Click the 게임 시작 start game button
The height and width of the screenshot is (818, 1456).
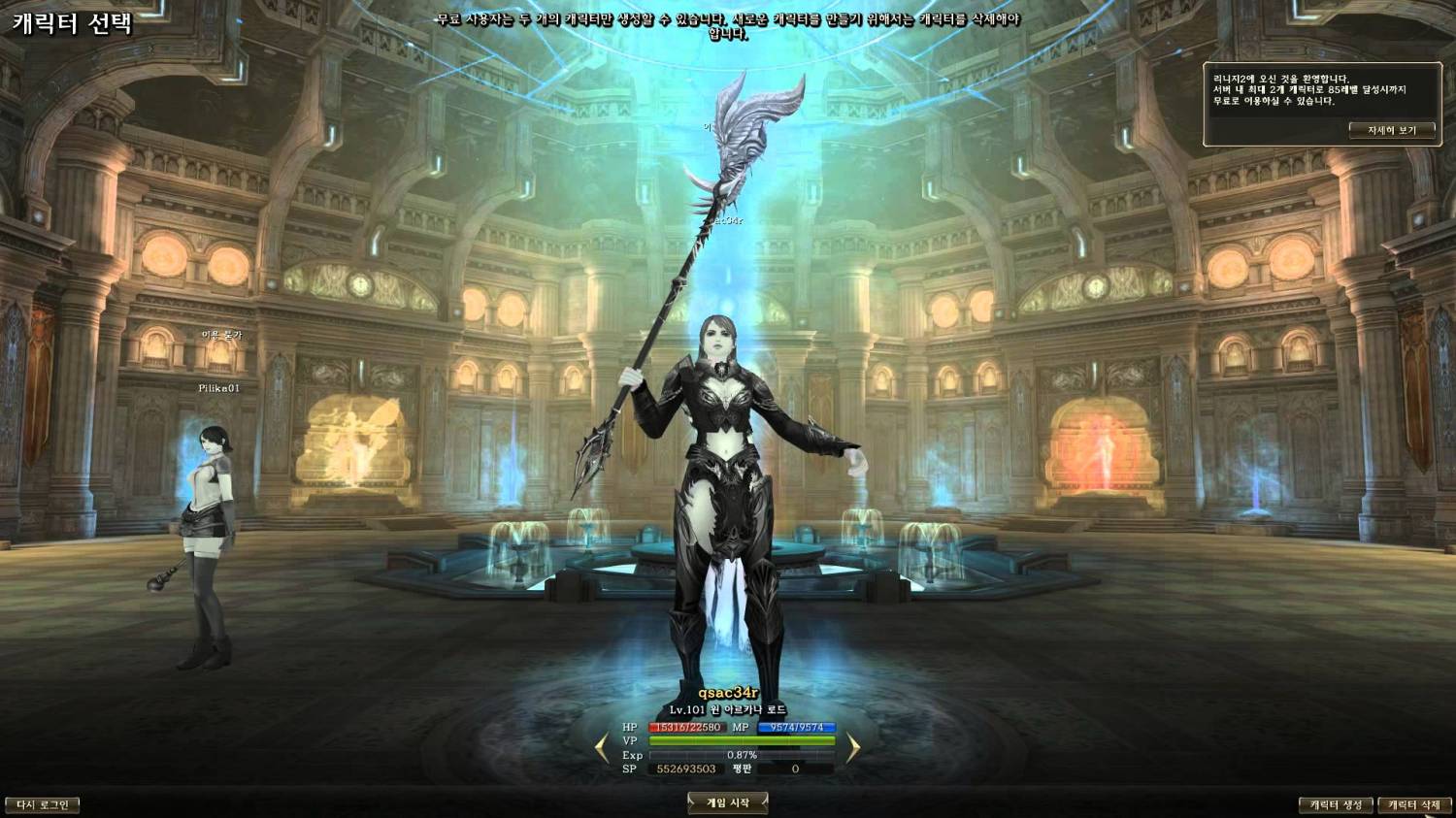727,802
